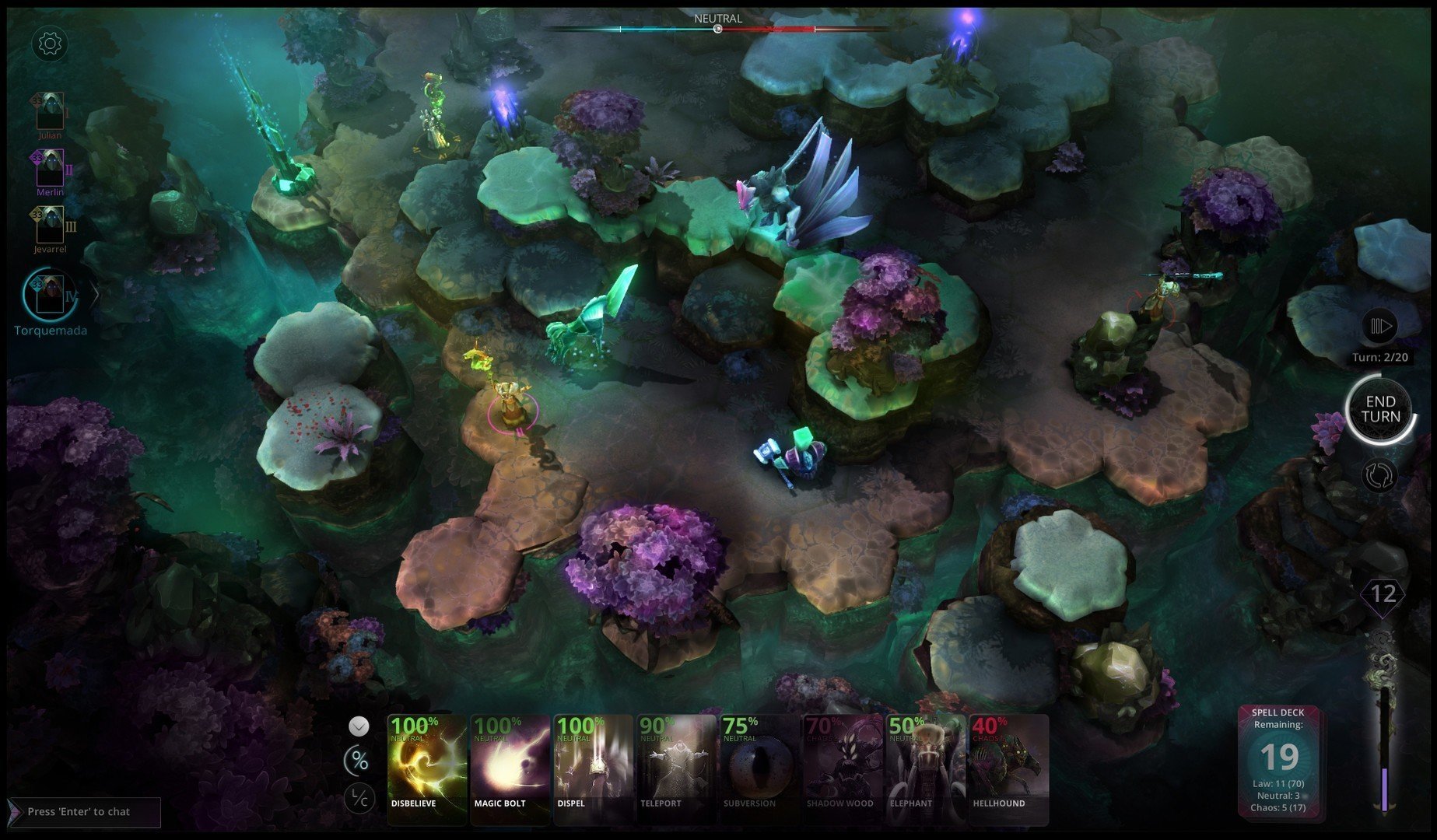Select Jevarrel's wizard portrait

pyautogui.click(x=50, y=226)
